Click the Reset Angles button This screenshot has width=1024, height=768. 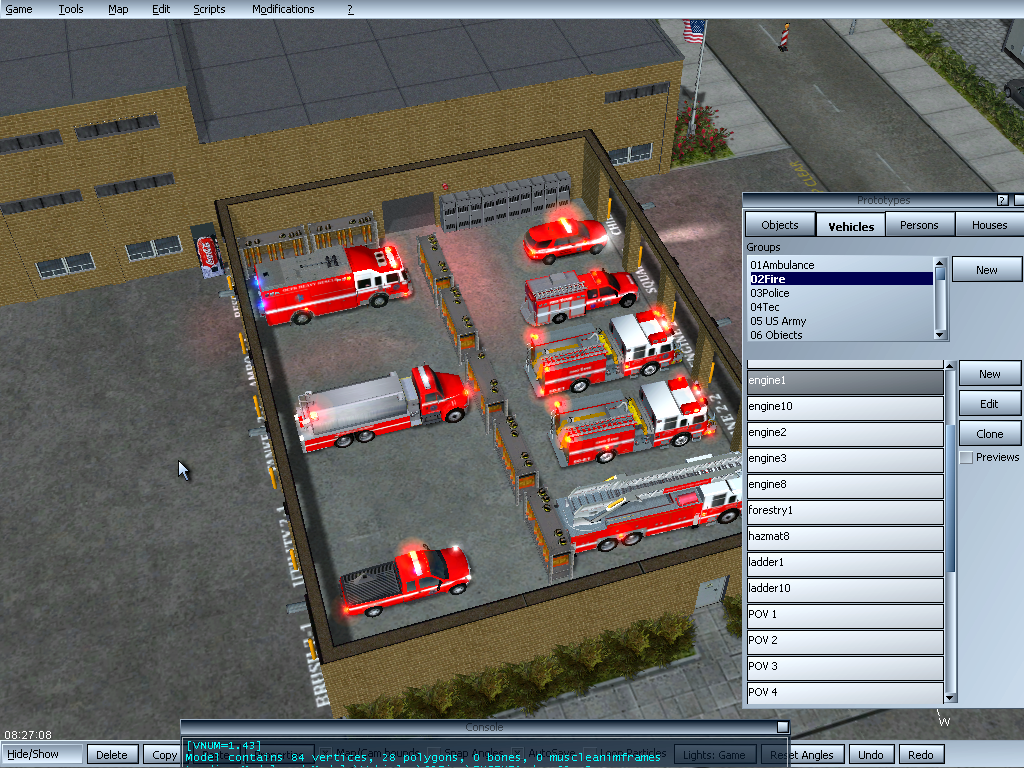pos(803,755)
